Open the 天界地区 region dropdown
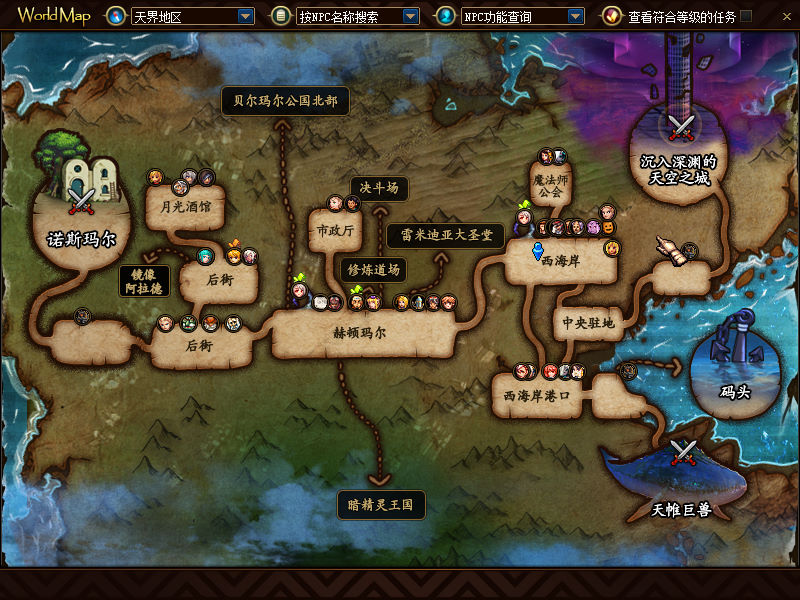The width and height of the screenshot is (800, 600). click(245, 16)
